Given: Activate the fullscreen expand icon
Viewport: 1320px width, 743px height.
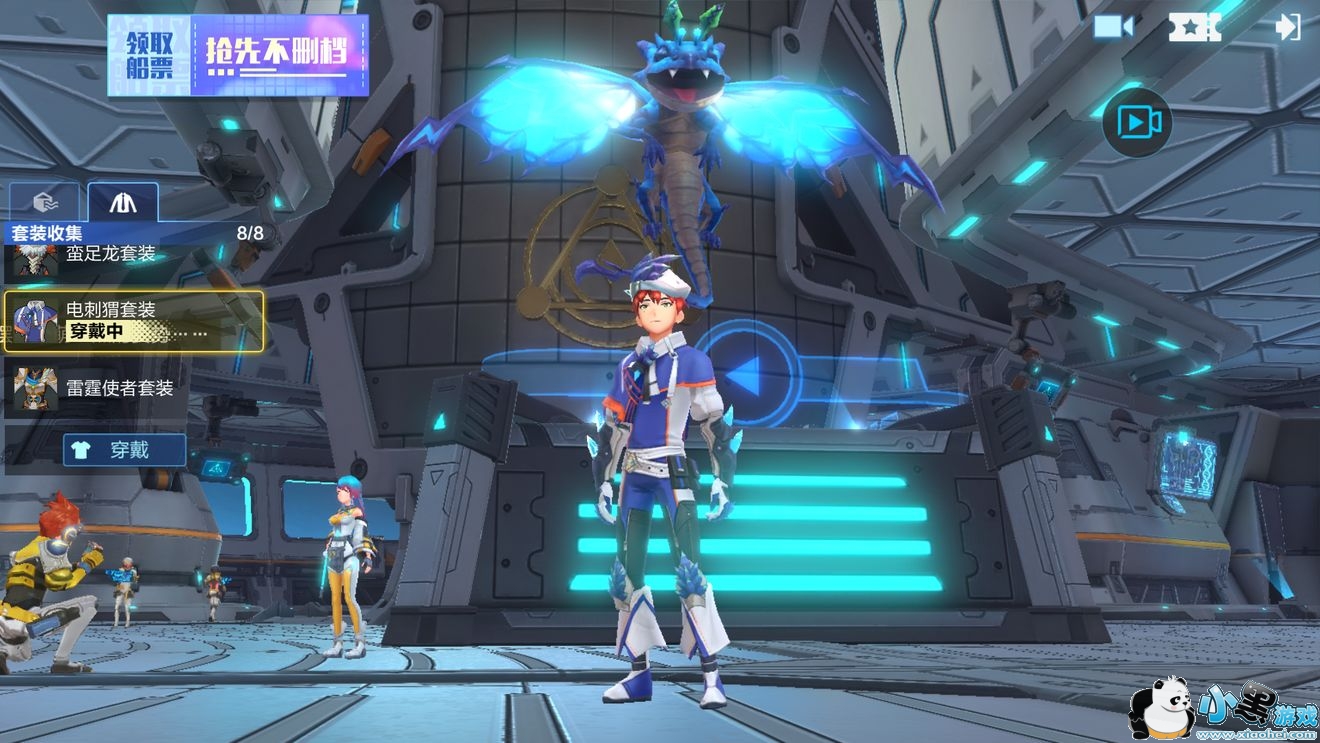Looking at the screenshot, I should 1195,27.
